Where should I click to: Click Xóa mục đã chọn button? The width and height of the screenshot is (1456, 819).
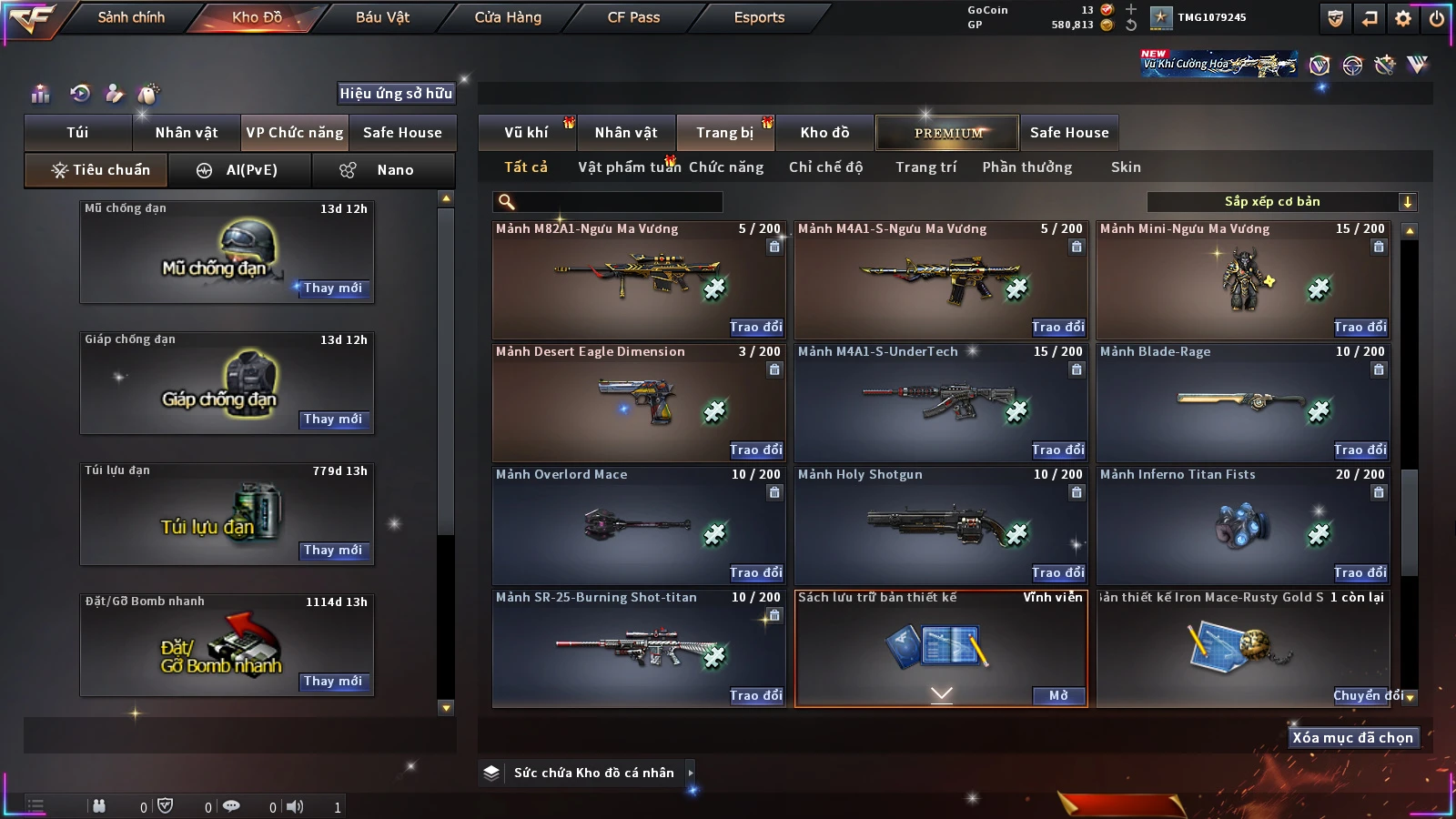pyautogui.click(x=1352, y=738)
